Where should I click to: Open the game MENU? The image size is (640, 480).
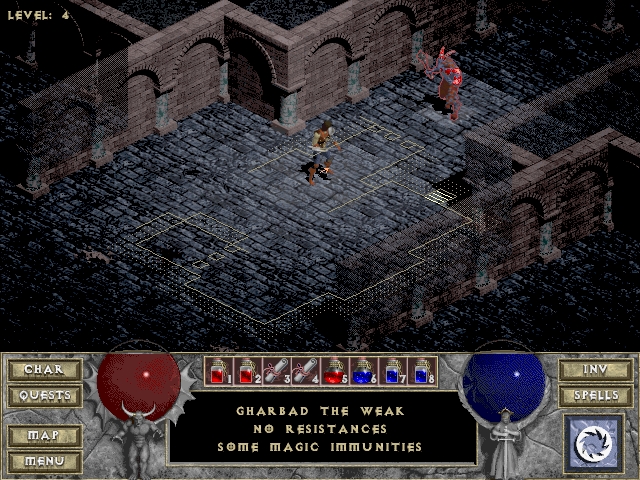tap(44, 461)
